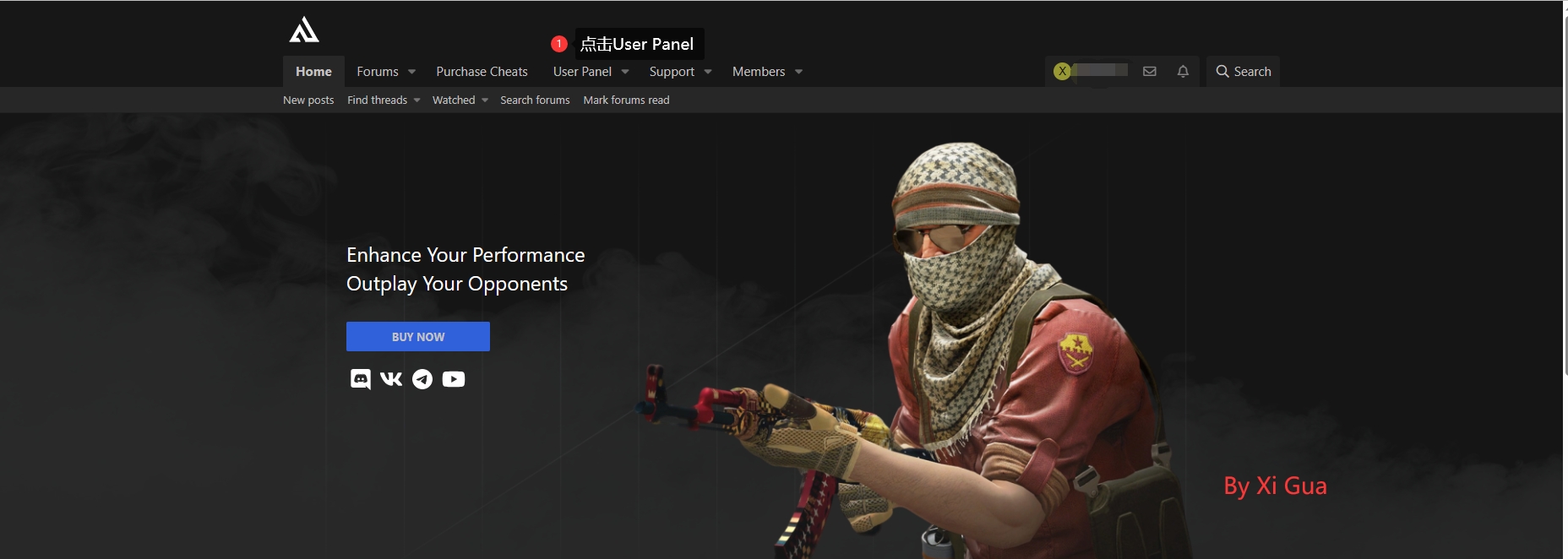Show notifications via the bell icon
This screenshot has height=559, width=1568.
coord(1183,72)
